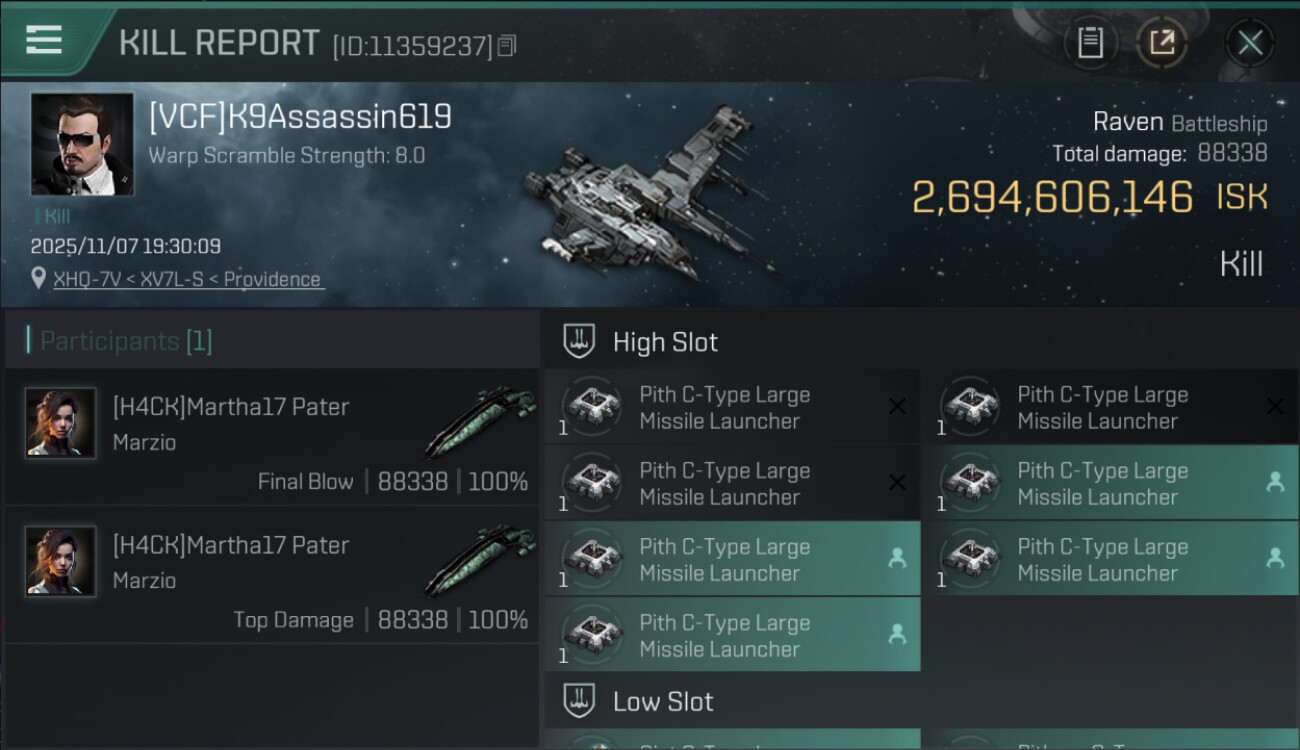Click the High Slot section header
This screenshot has width=1300, height=750.
(665, 342)
